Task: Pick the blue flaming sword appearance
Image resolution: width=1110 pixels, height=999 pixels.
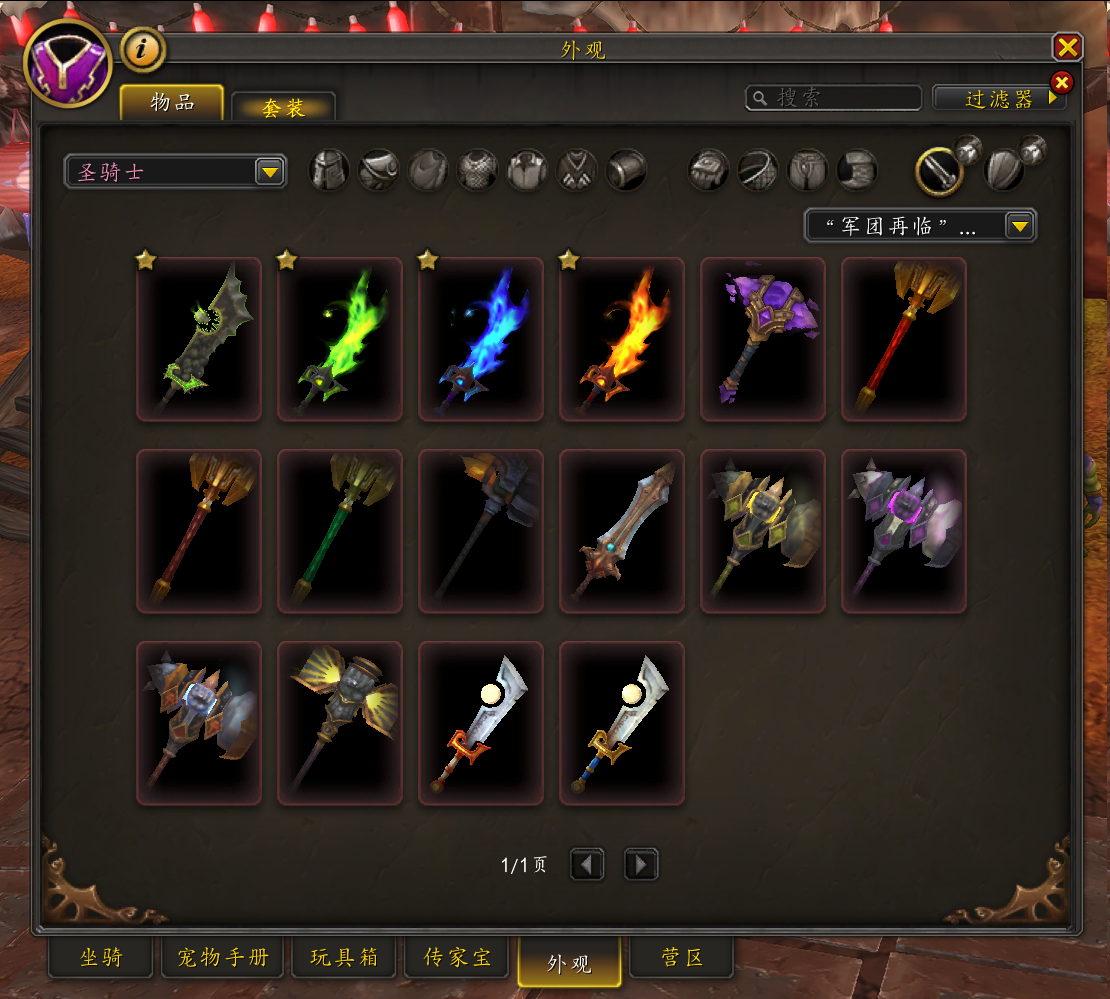Action: click(481, 339)
